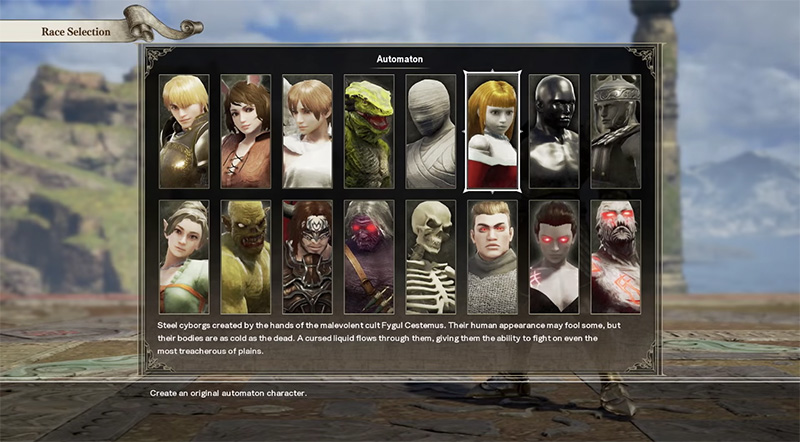Select the bandaged mummy race portrait
This screenshot has height=442, width=800.
(431, 131)
